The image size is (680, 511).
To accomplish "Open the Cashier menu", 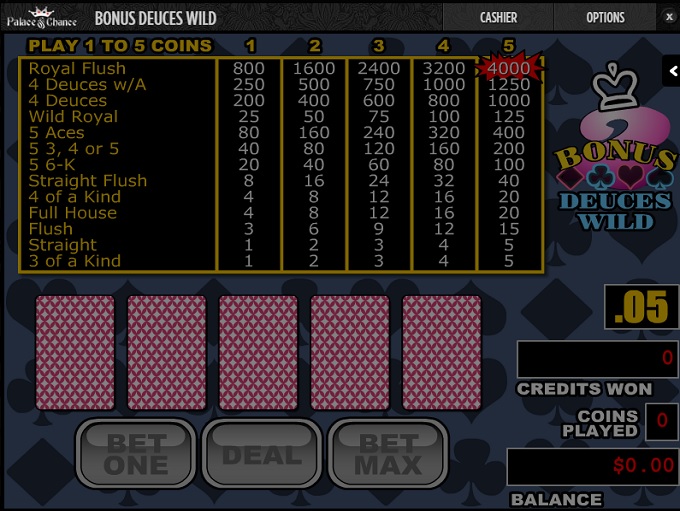I will point(498,17).
